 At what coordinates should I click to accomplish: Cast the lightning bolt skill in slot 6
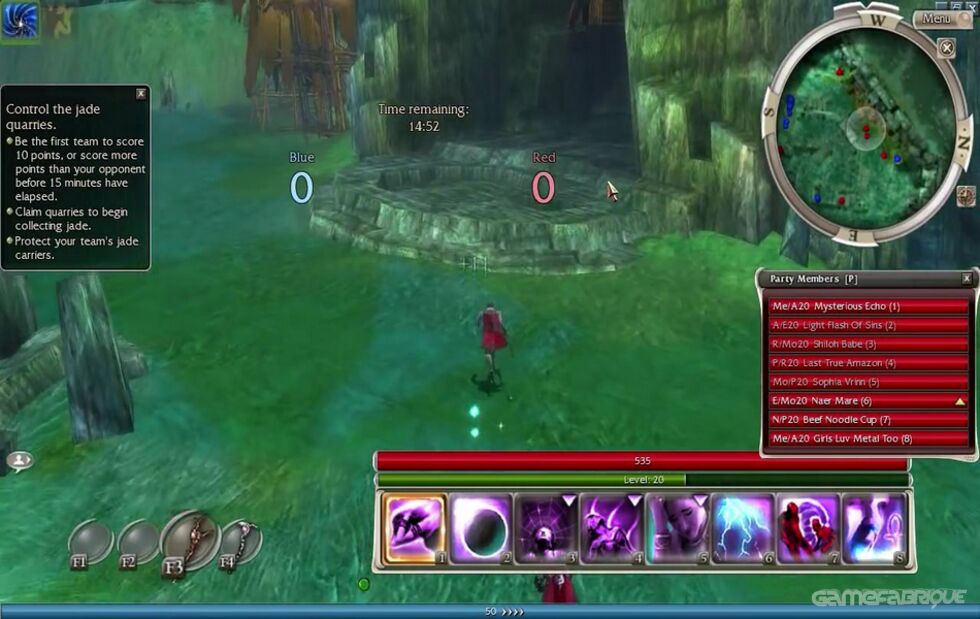pos(743,528)
